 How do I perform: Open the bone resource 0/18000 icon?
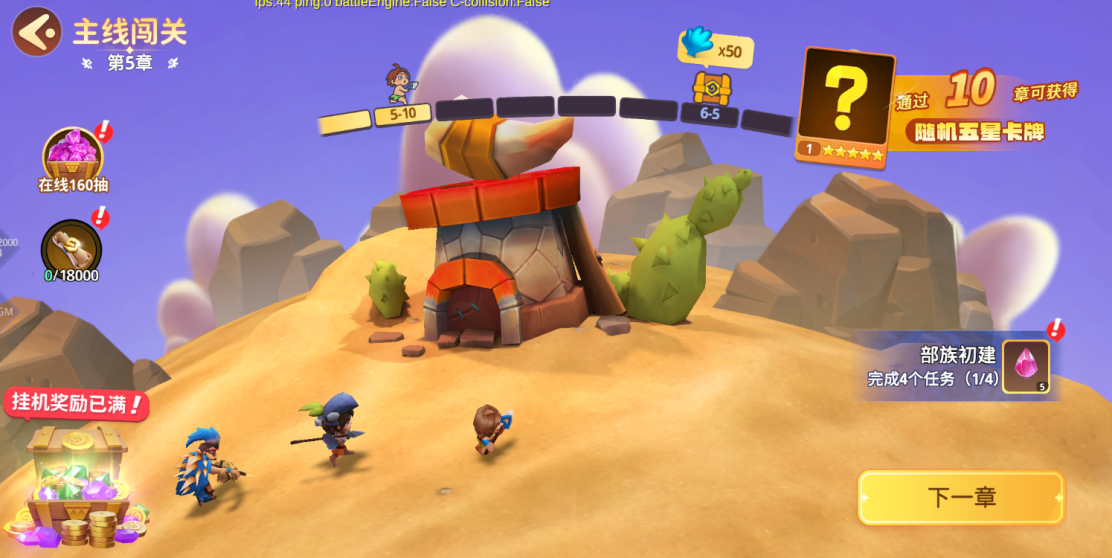71,248
